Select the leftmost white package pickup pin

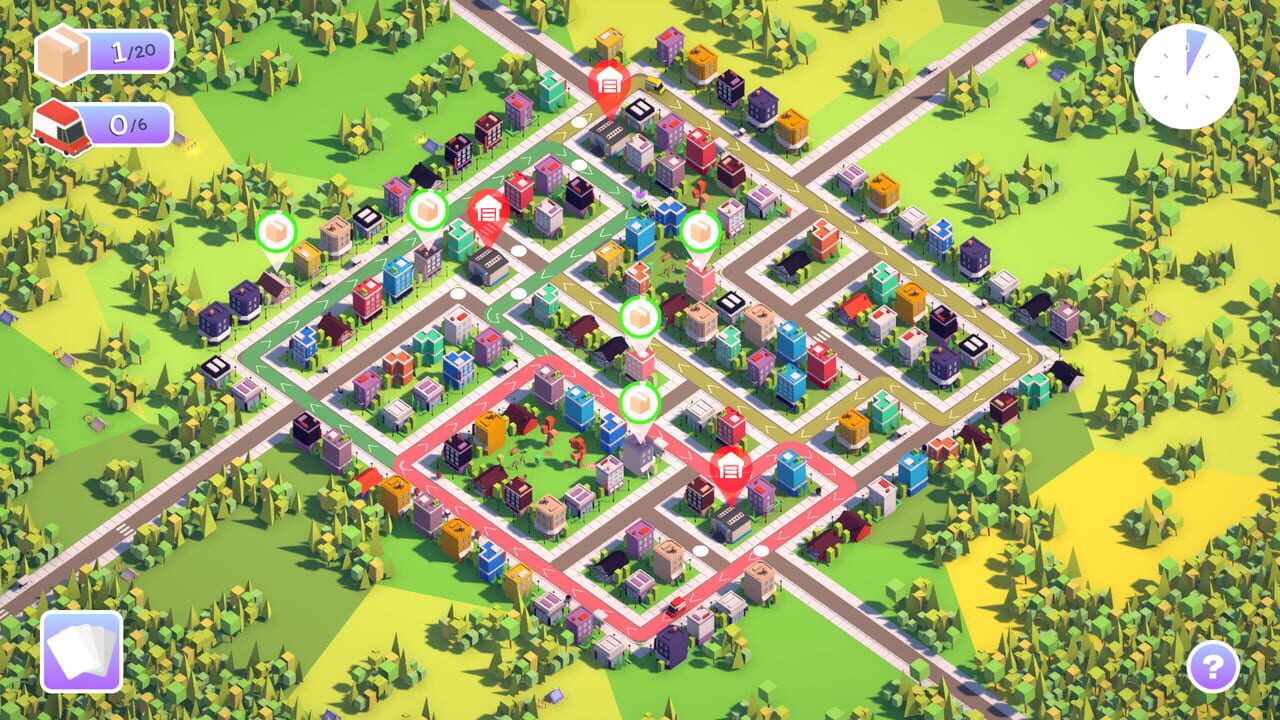(x=275, y=230)
